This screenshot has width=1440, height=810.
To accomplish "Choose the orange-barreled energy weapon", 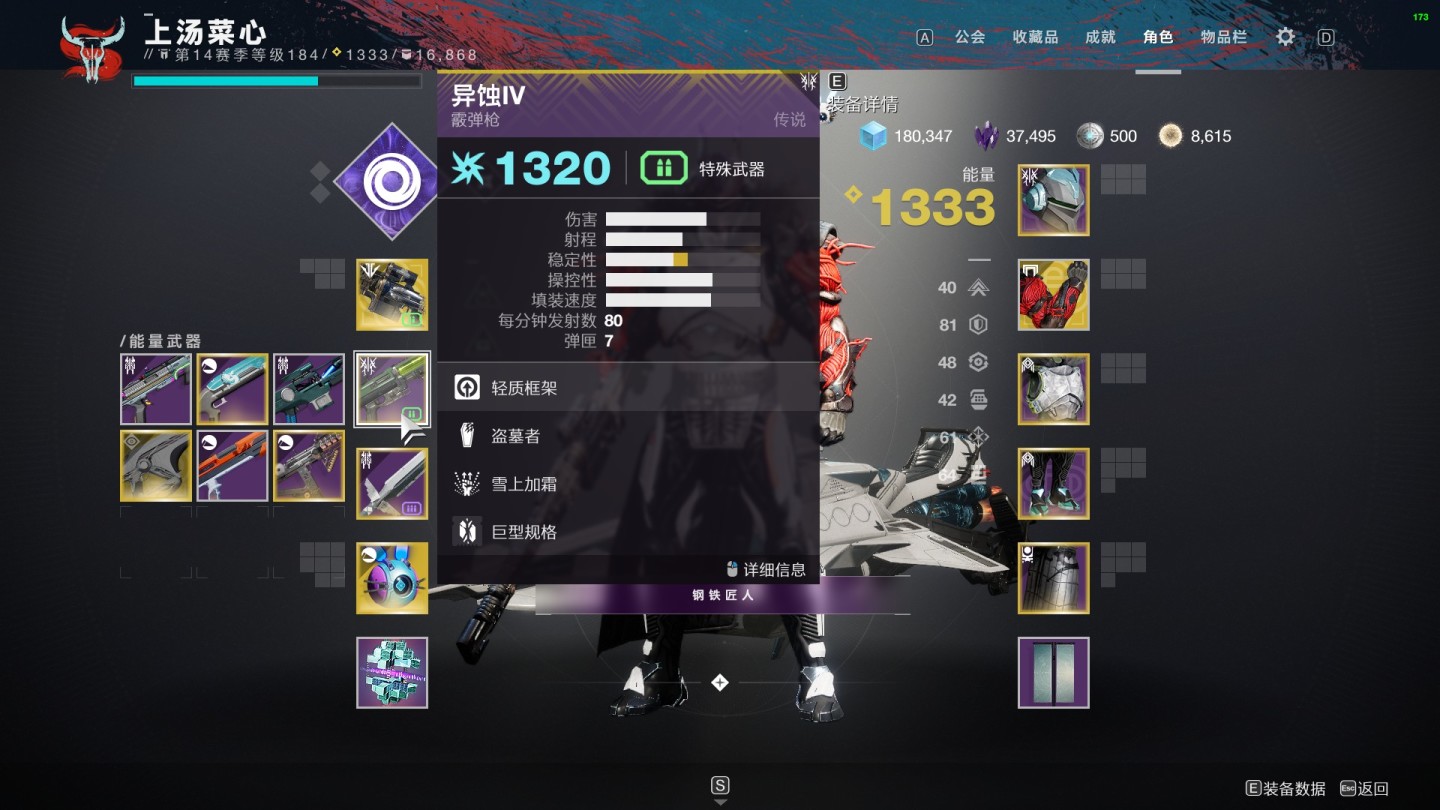I will (232, 466).
